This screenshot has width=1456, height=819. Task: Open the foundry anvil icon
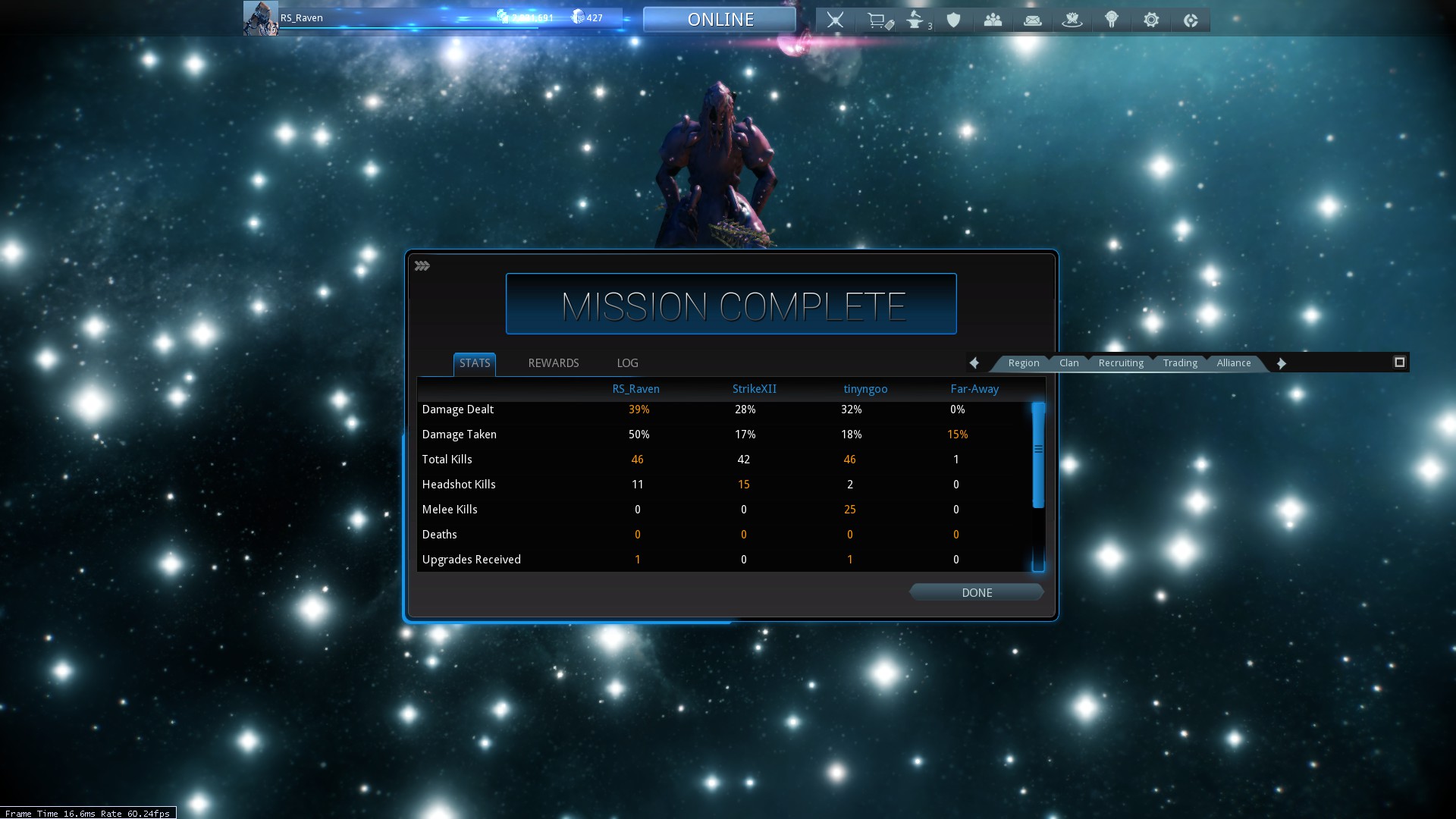click(916, 20)
